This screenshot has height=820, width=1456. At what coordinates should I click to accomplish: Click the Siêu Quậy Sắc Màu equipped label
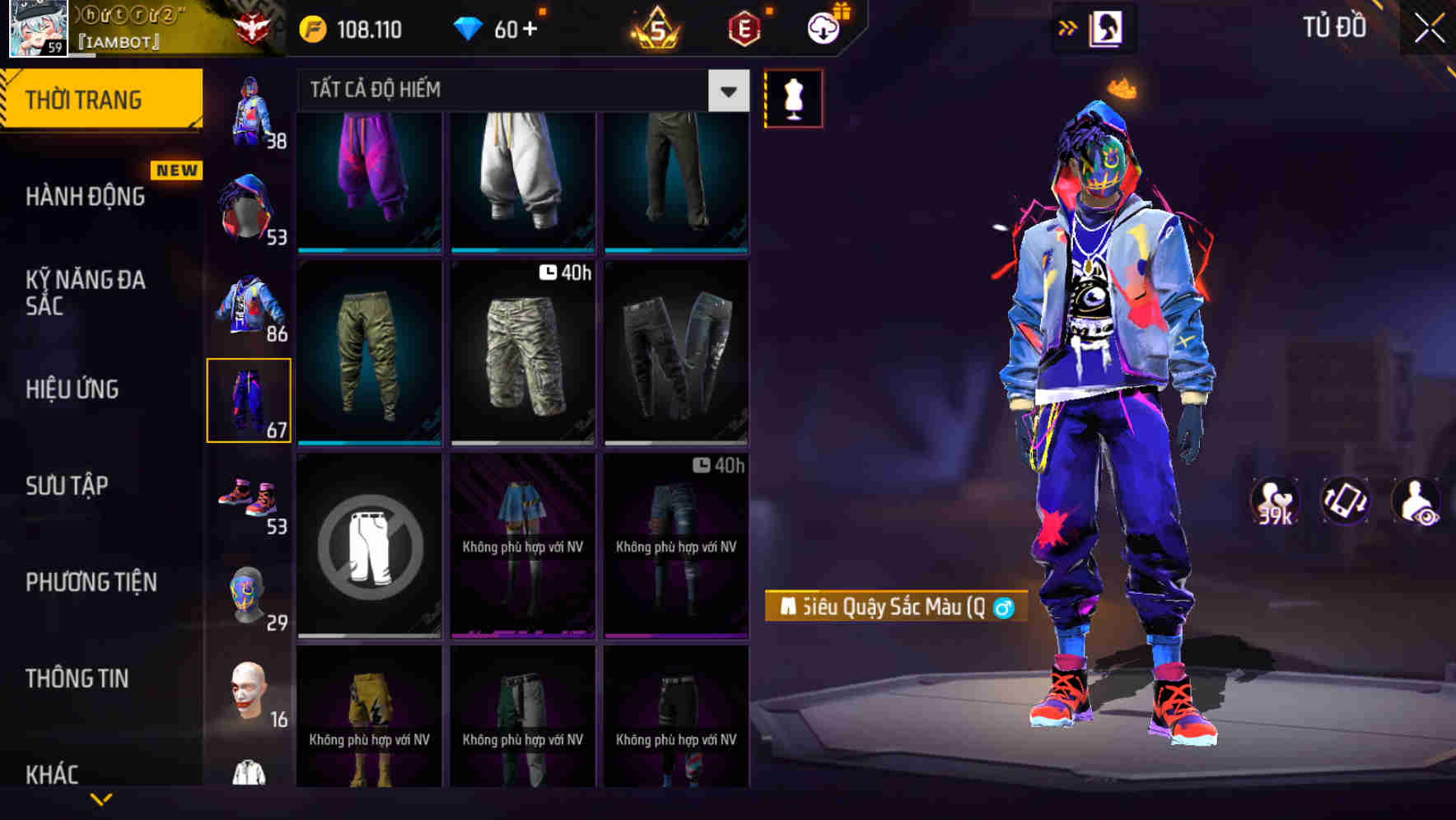(x=892, y=606)
